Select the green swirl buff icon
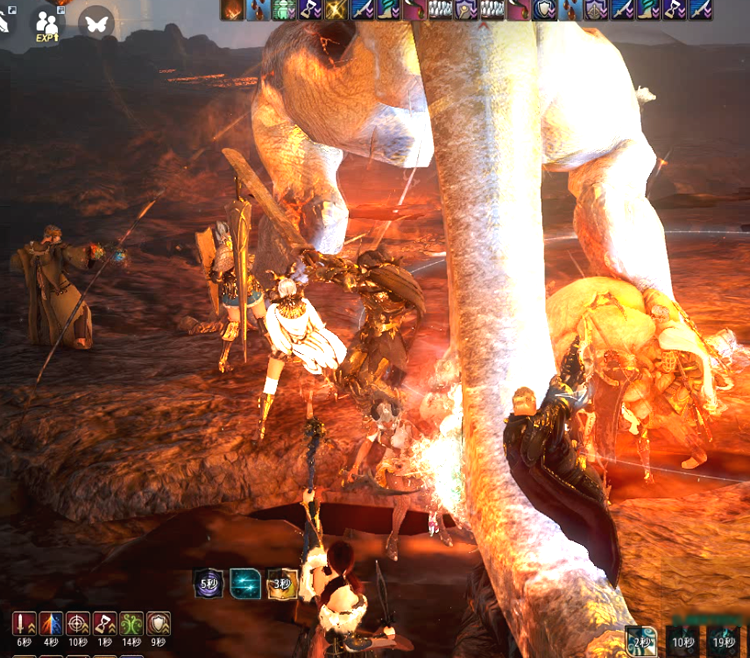The image size is (750, 658). [132, 625]
